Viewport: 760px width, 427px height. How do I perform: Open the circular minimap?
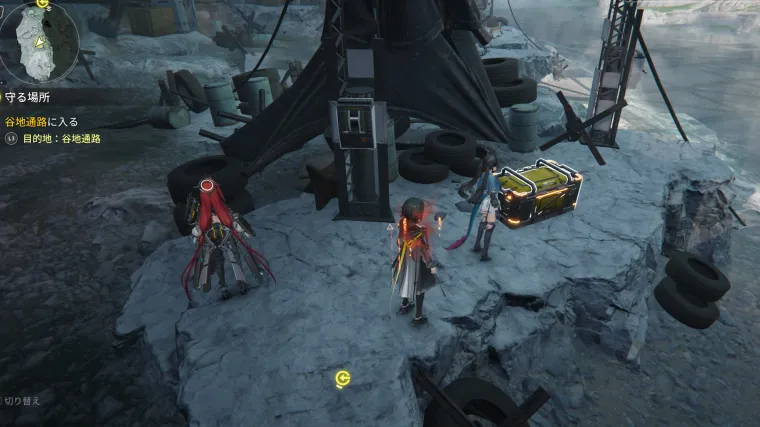pyautogui.click(x=37, y=42)
